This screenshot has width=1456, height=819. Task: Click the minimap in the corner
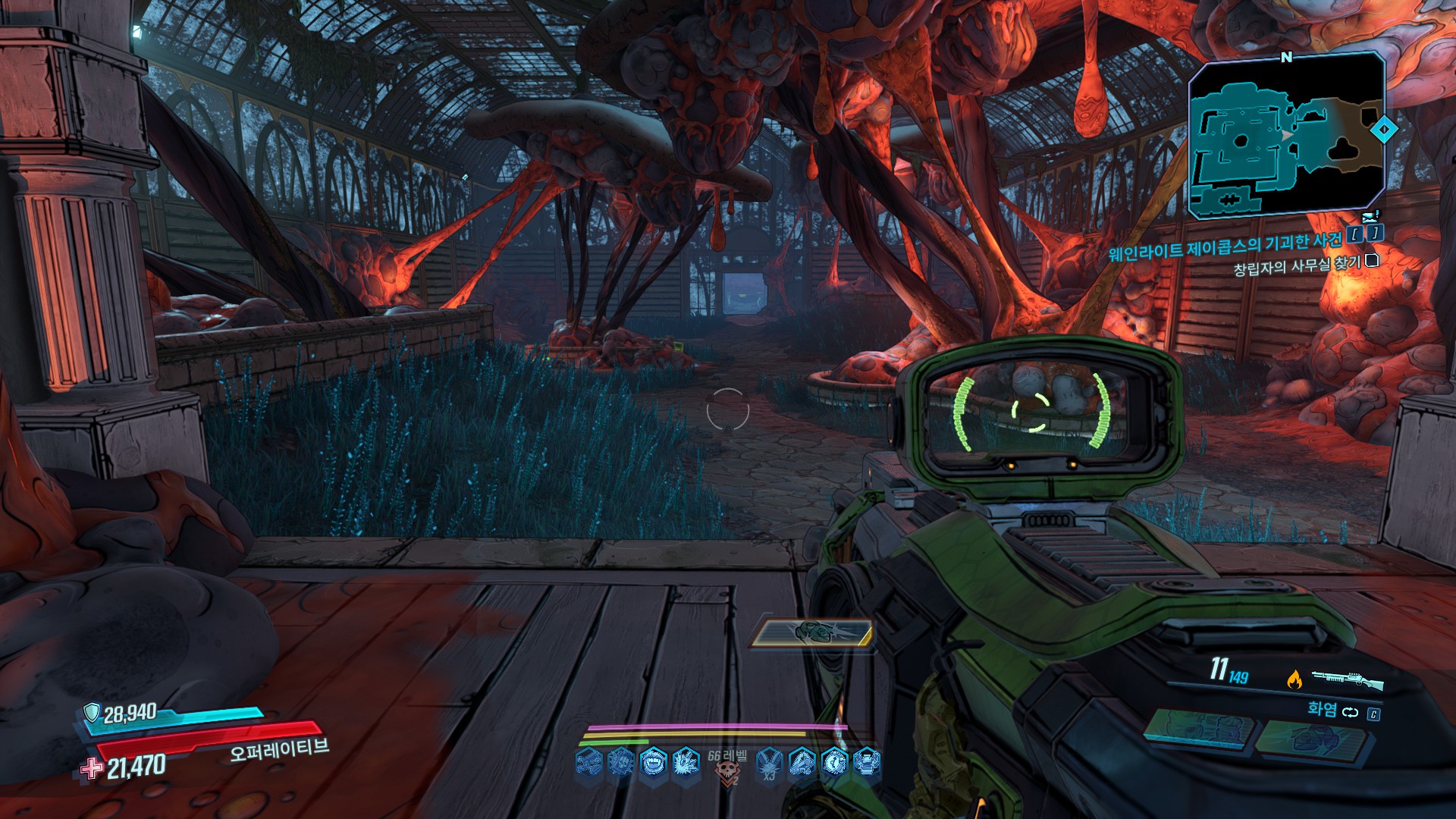pyautogui.click(x=1287, y=136)
